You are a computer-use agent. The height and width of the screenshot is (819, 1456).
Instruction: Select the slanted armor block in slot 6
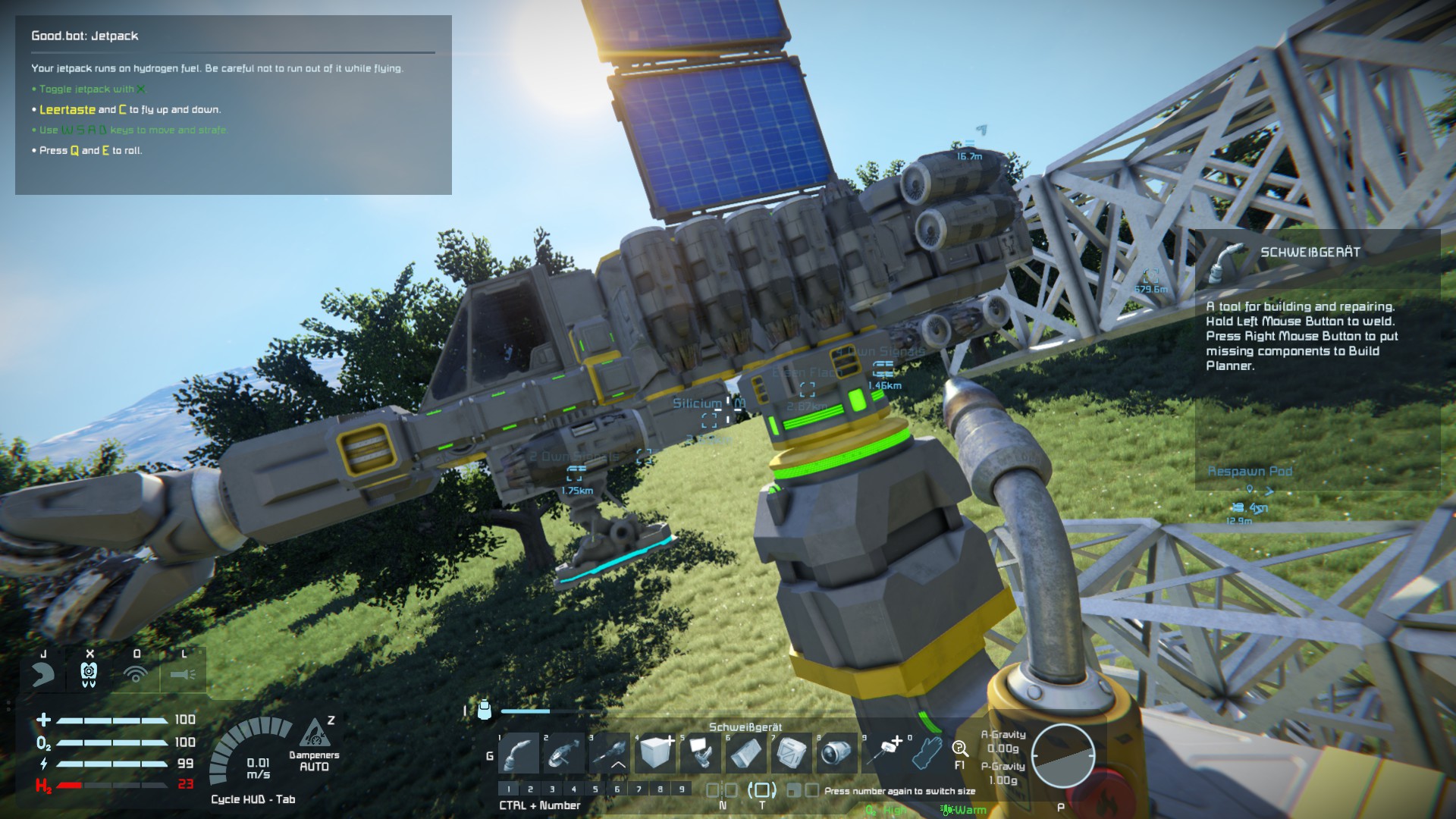pos(746,753)
